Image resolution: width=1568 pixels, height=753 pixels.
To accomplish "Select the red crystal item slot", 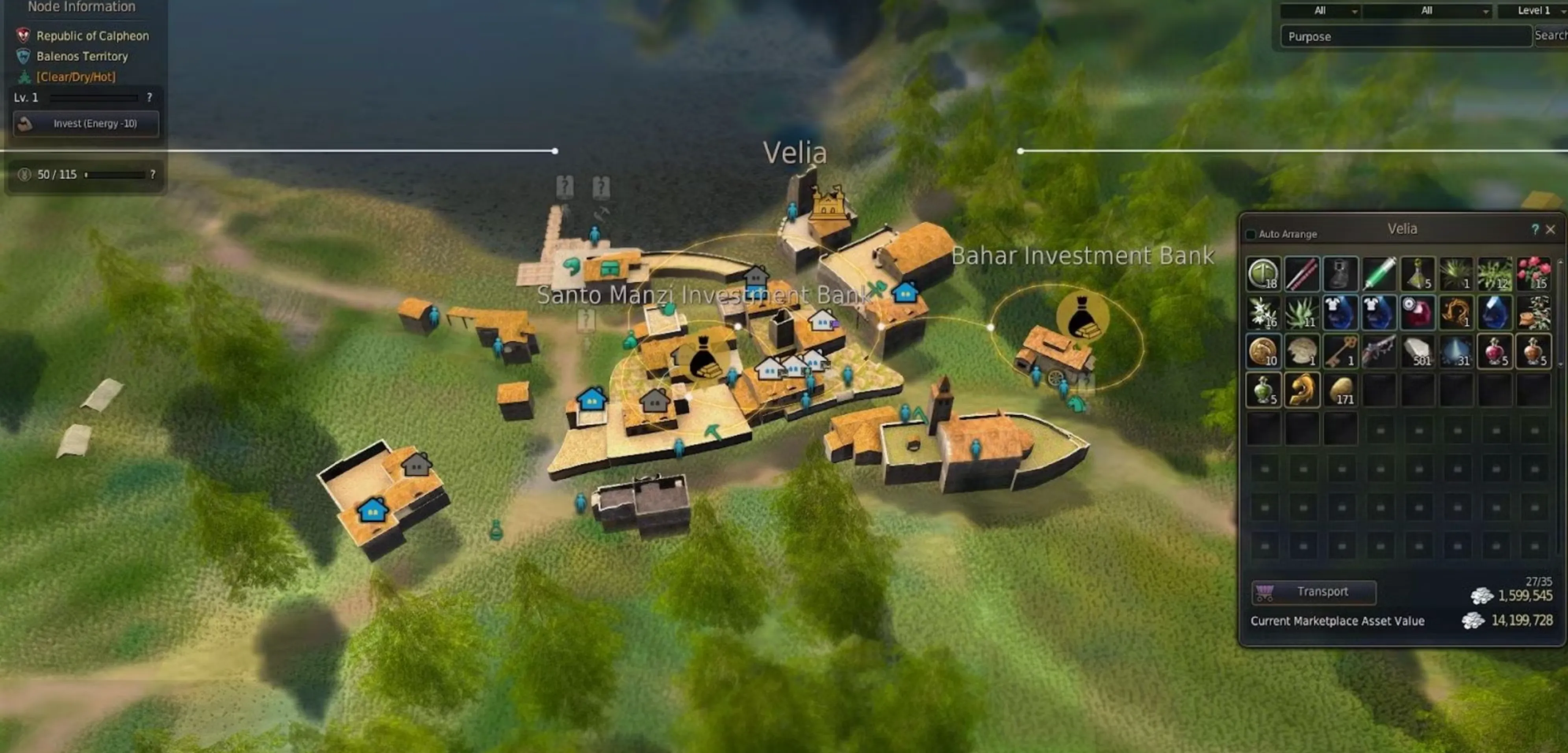I will click(1418, 312).
